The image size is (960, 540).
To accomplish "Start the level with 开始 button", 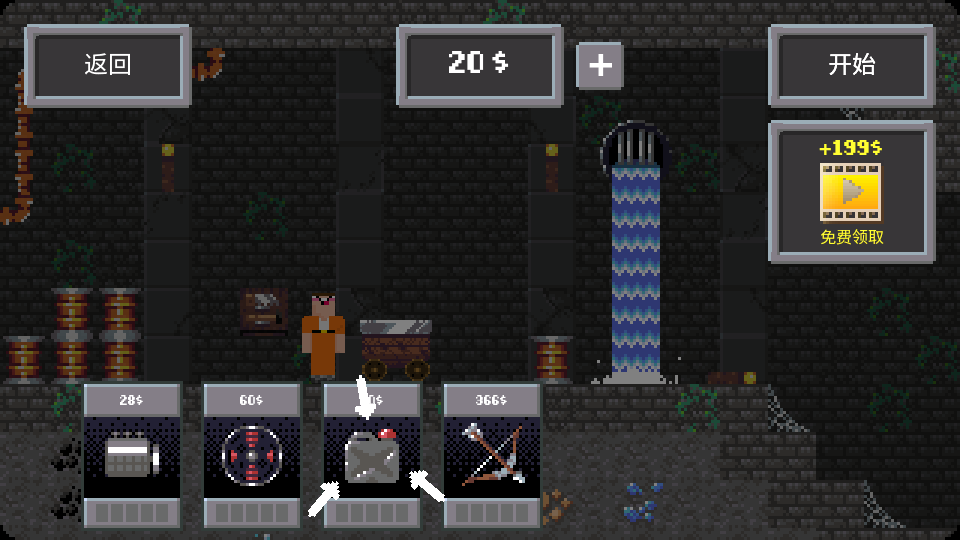I will coord(851,66).
